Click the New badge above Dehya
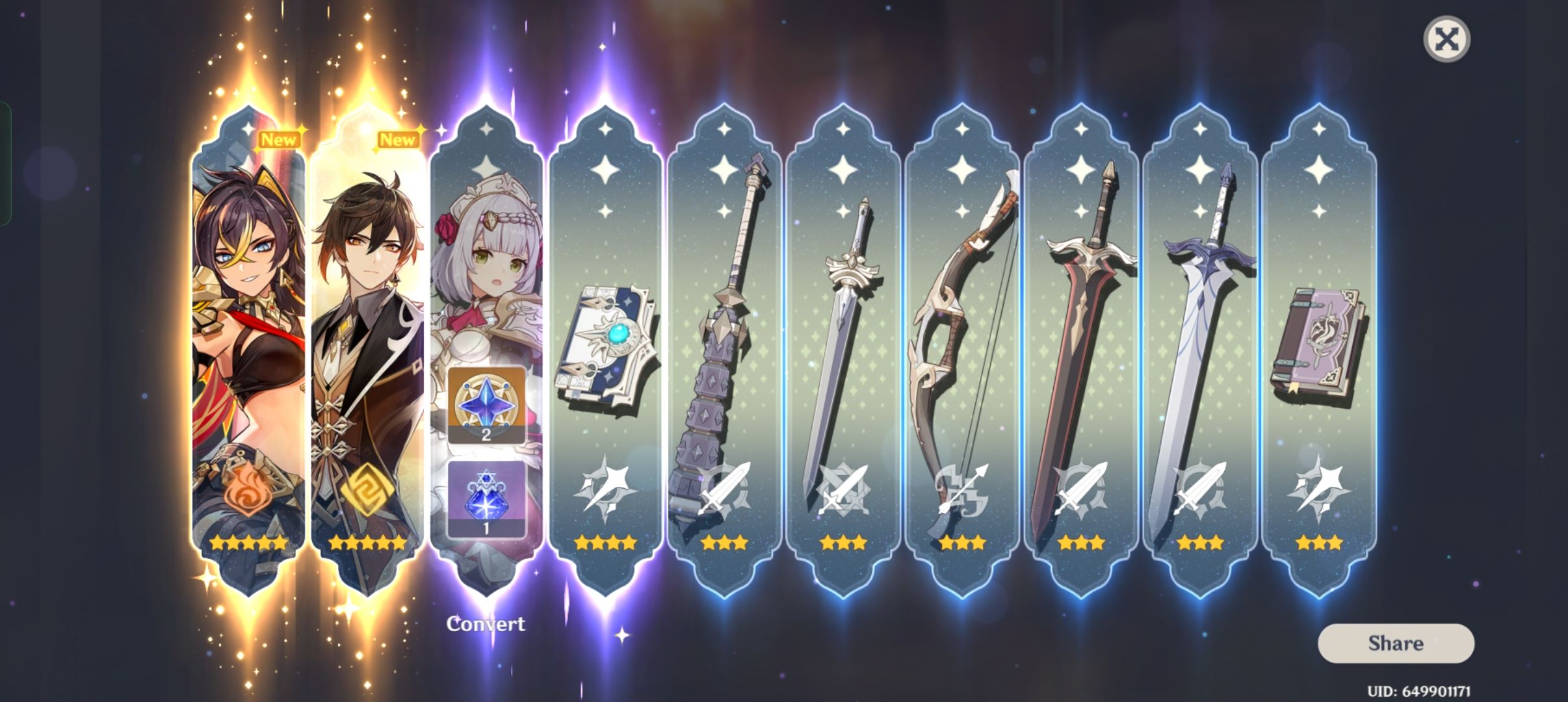Viewport: 1568px width, 702px height. tap(280, 138)
